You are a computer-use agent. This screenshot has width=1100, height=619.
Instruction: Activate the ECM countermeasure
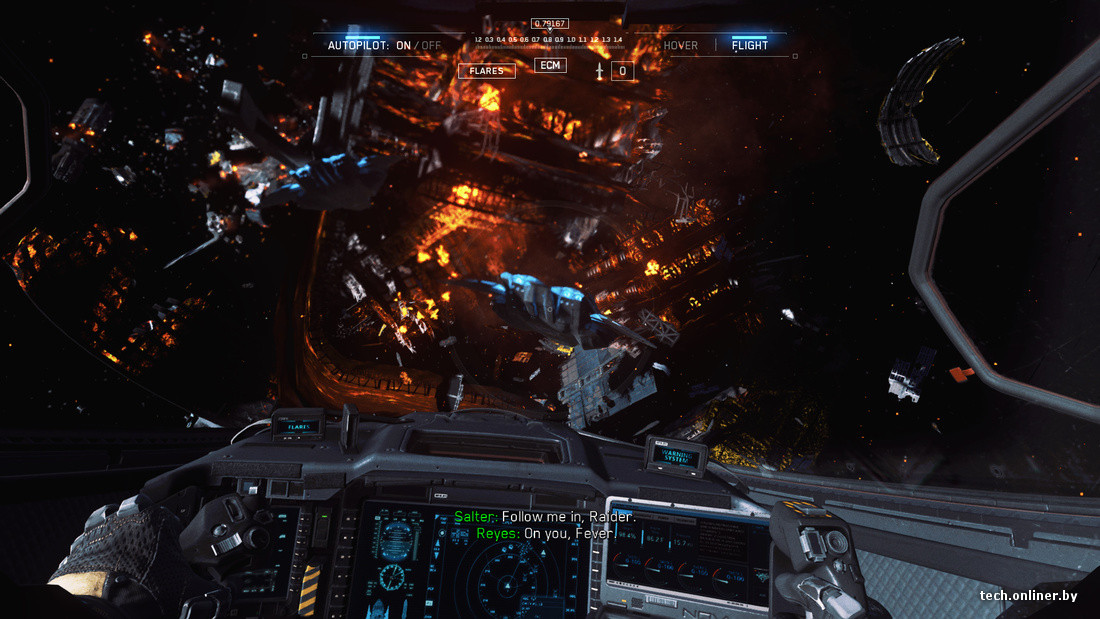[x=550, y=66]
